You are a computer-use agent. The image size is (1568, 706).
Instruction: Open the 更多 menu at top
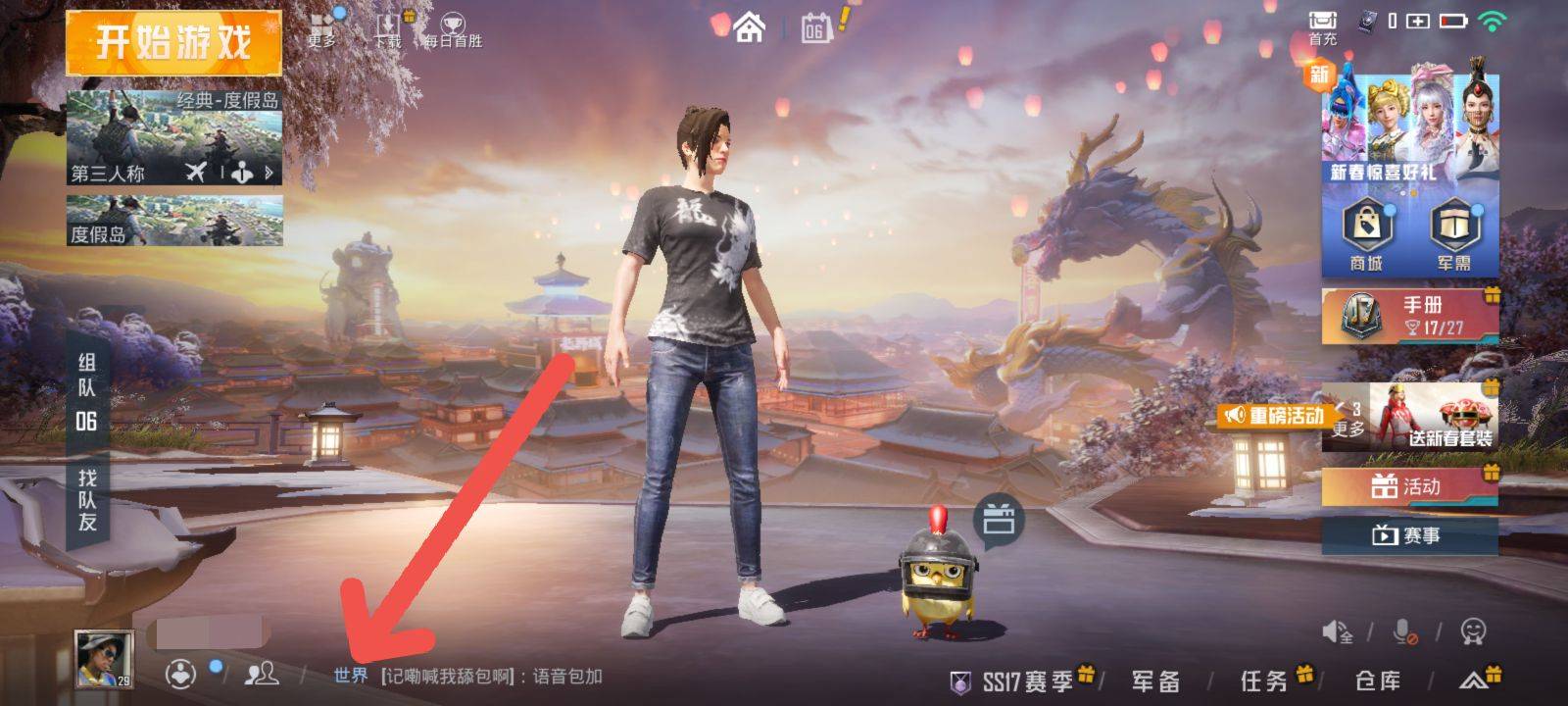(x=322, y=27)
